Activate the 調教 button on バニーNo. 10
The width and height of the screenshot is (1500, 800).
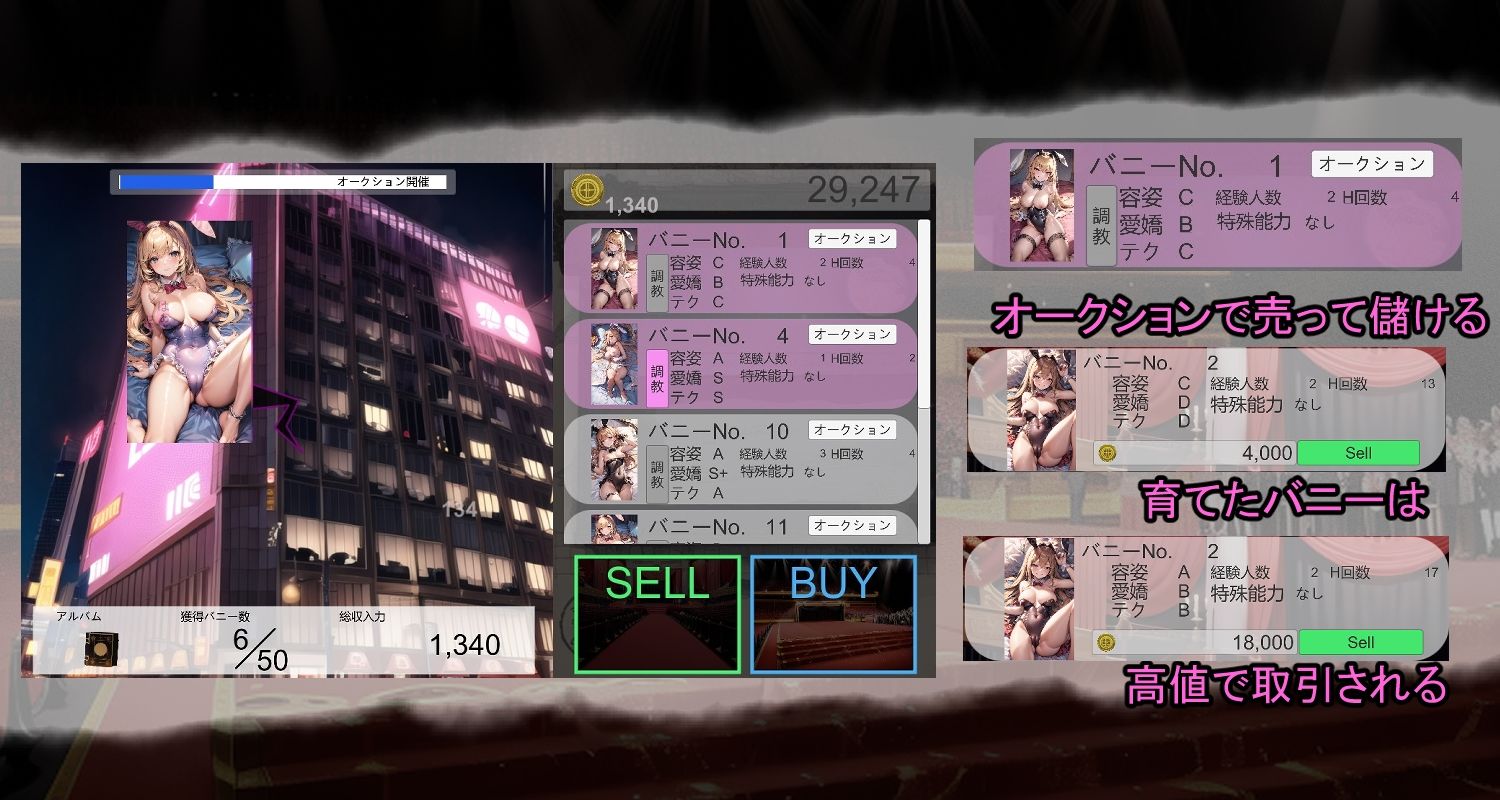click(656, 473)
